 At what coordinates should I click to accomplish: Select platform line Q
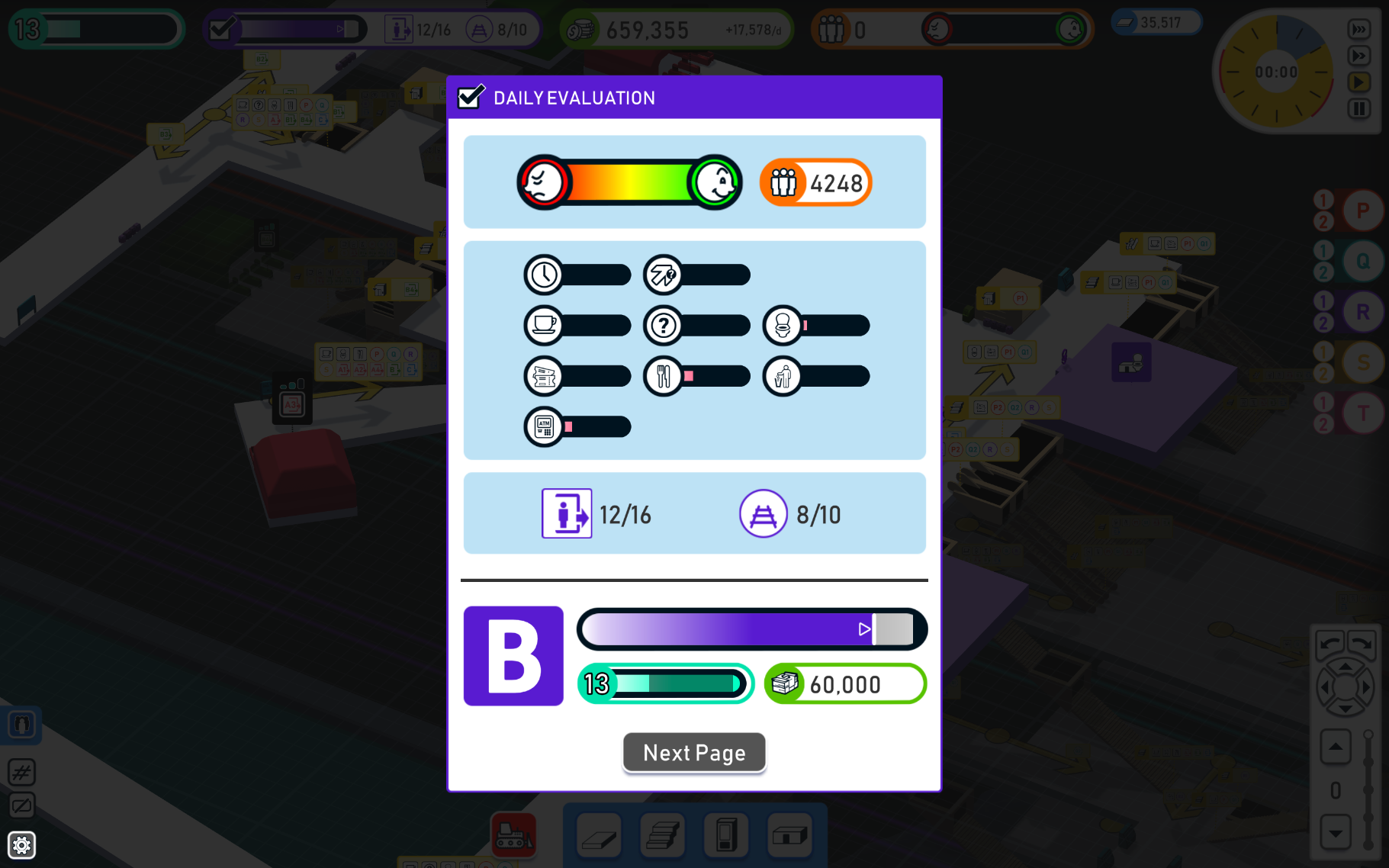coord(1362,262)
